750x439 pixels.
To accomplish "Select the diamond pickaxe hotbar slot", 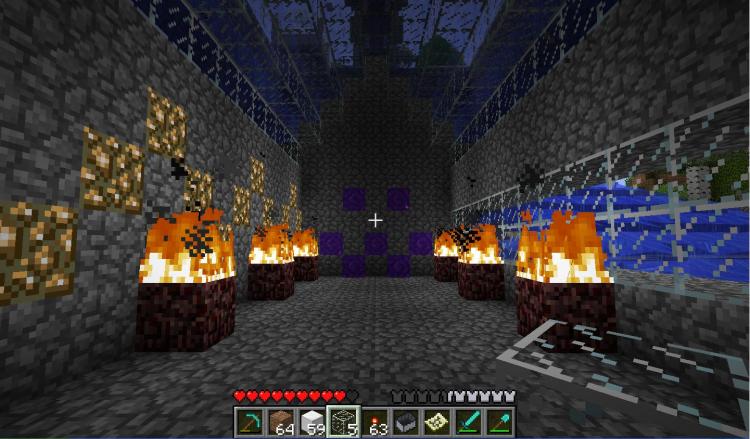I will point(250,421).
